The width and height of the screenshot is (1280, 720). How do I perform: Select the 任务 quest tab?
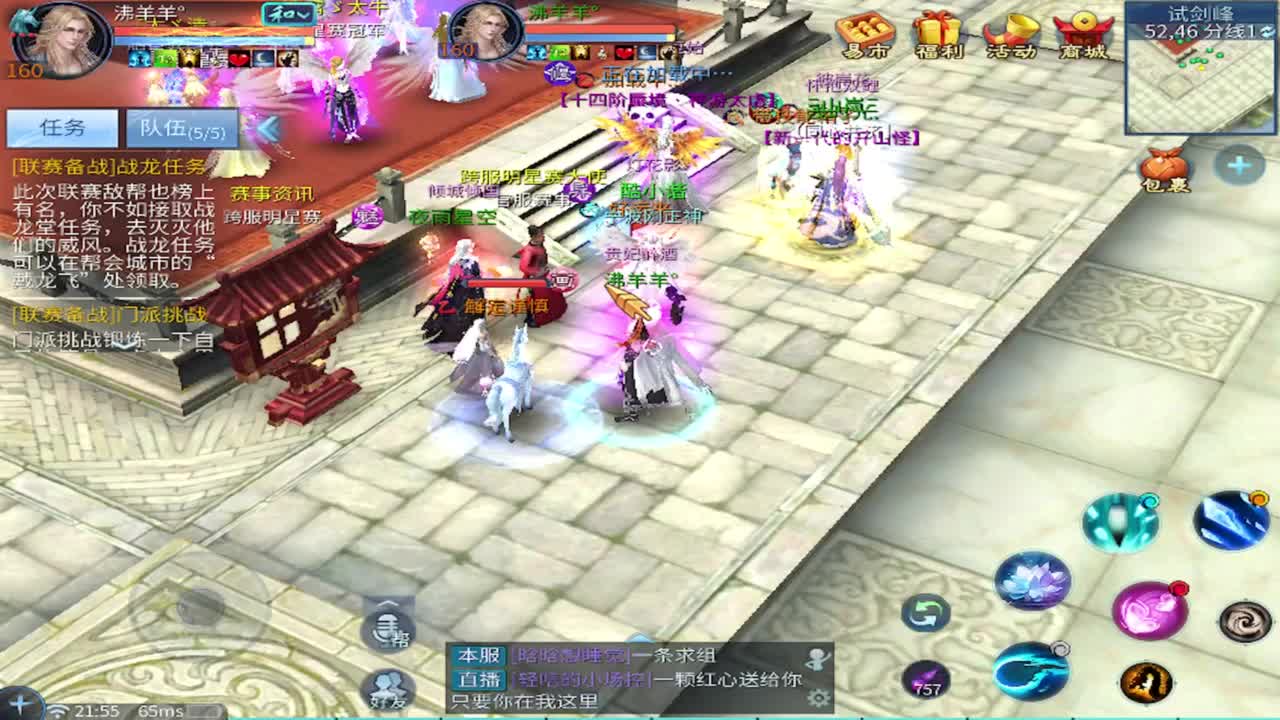[x=61, y=126]
